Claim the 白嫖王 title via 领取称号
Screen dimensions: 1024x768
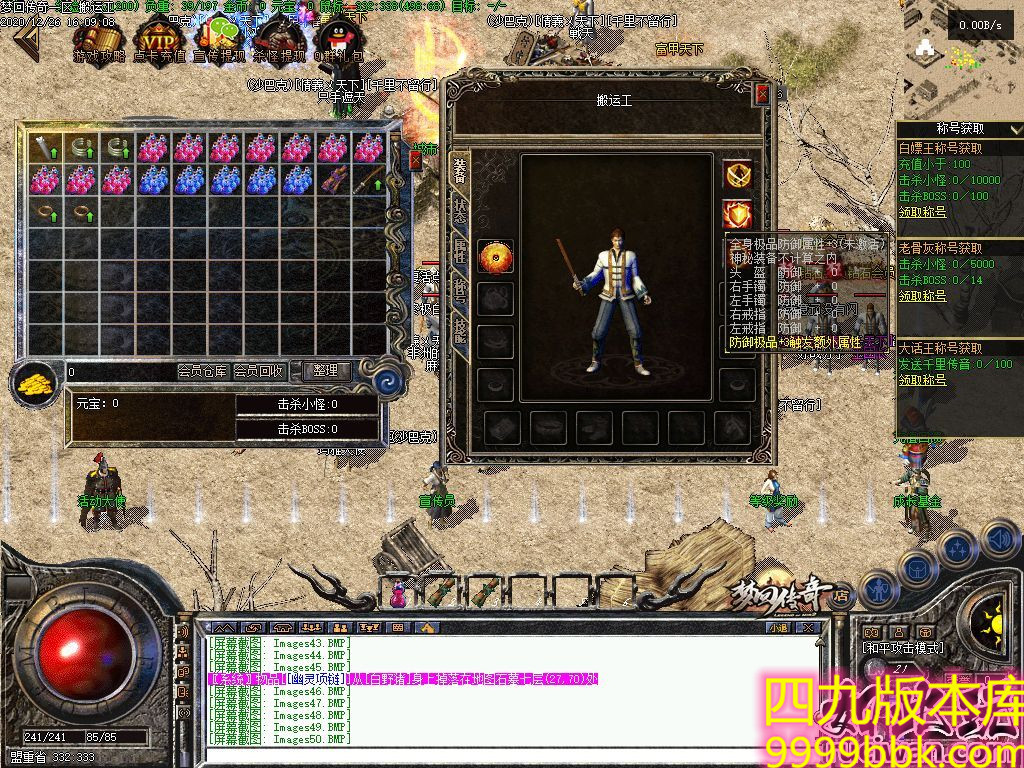click(922, 212)
